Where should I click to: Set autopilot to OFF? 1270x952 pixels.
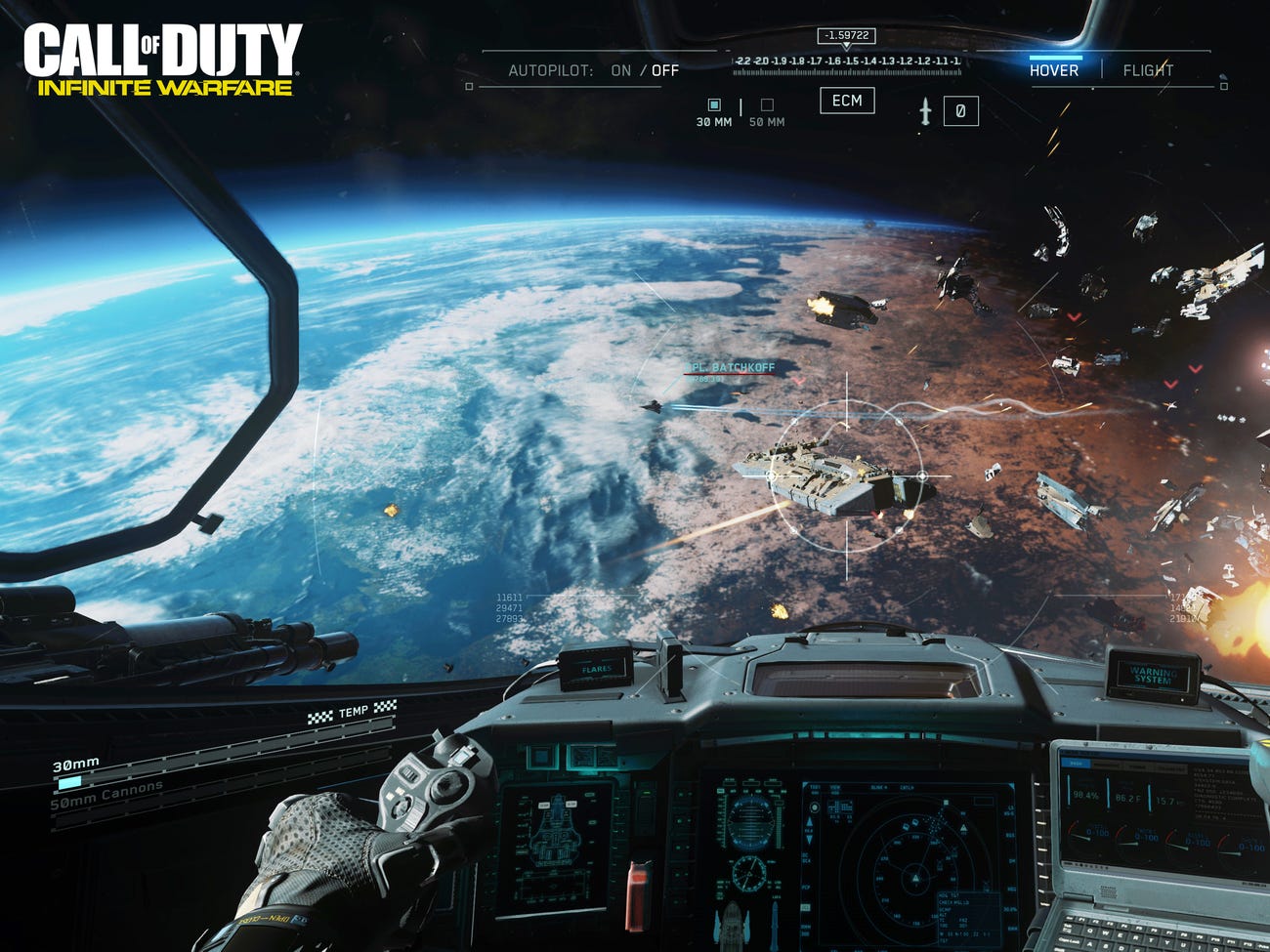[x=665, y=70]
